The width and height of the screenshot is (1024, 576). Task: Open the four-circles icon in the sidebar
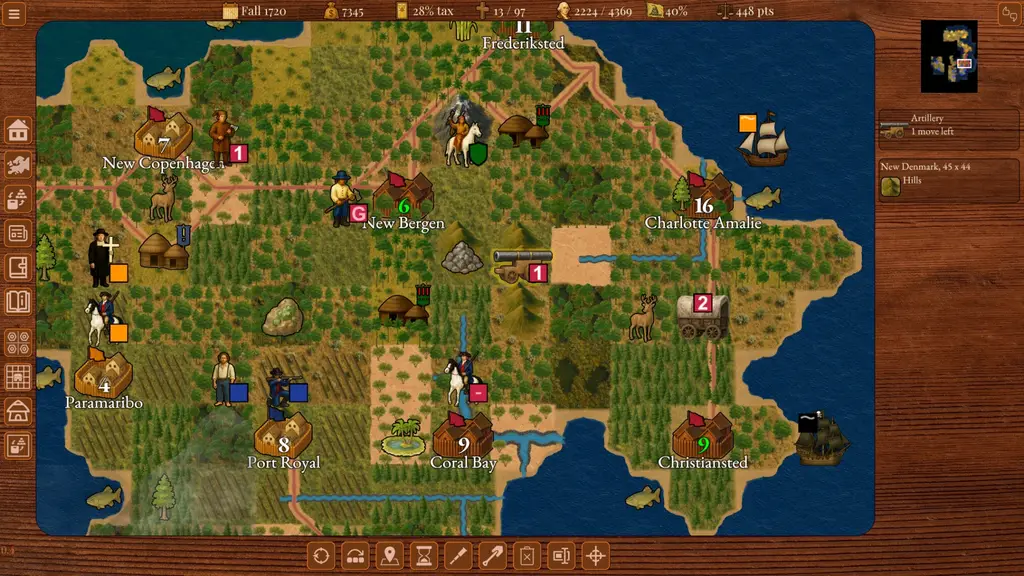[18, 342]
